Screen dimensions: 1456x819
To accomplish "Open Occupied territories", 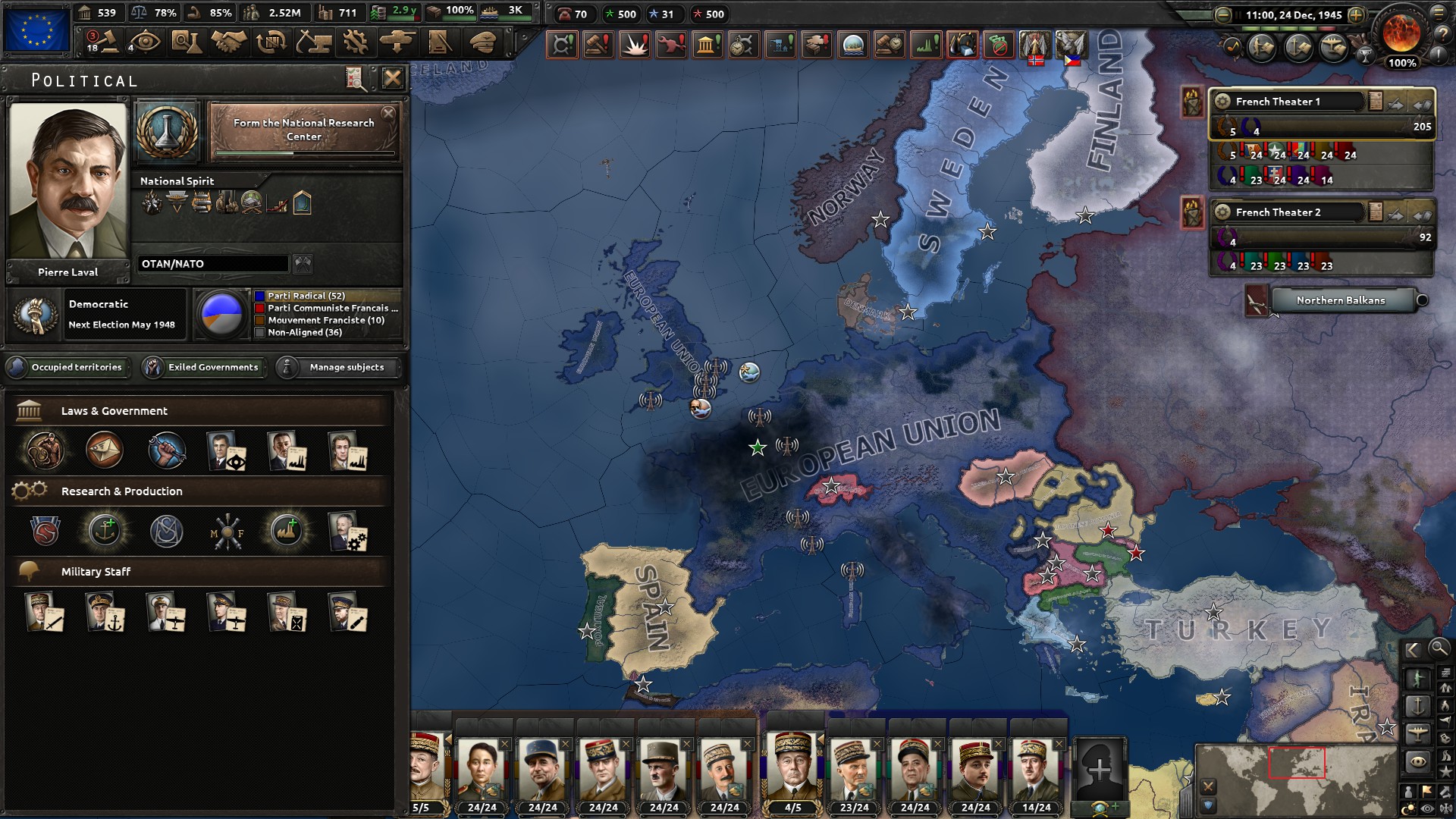I will (x=68, y=367).
